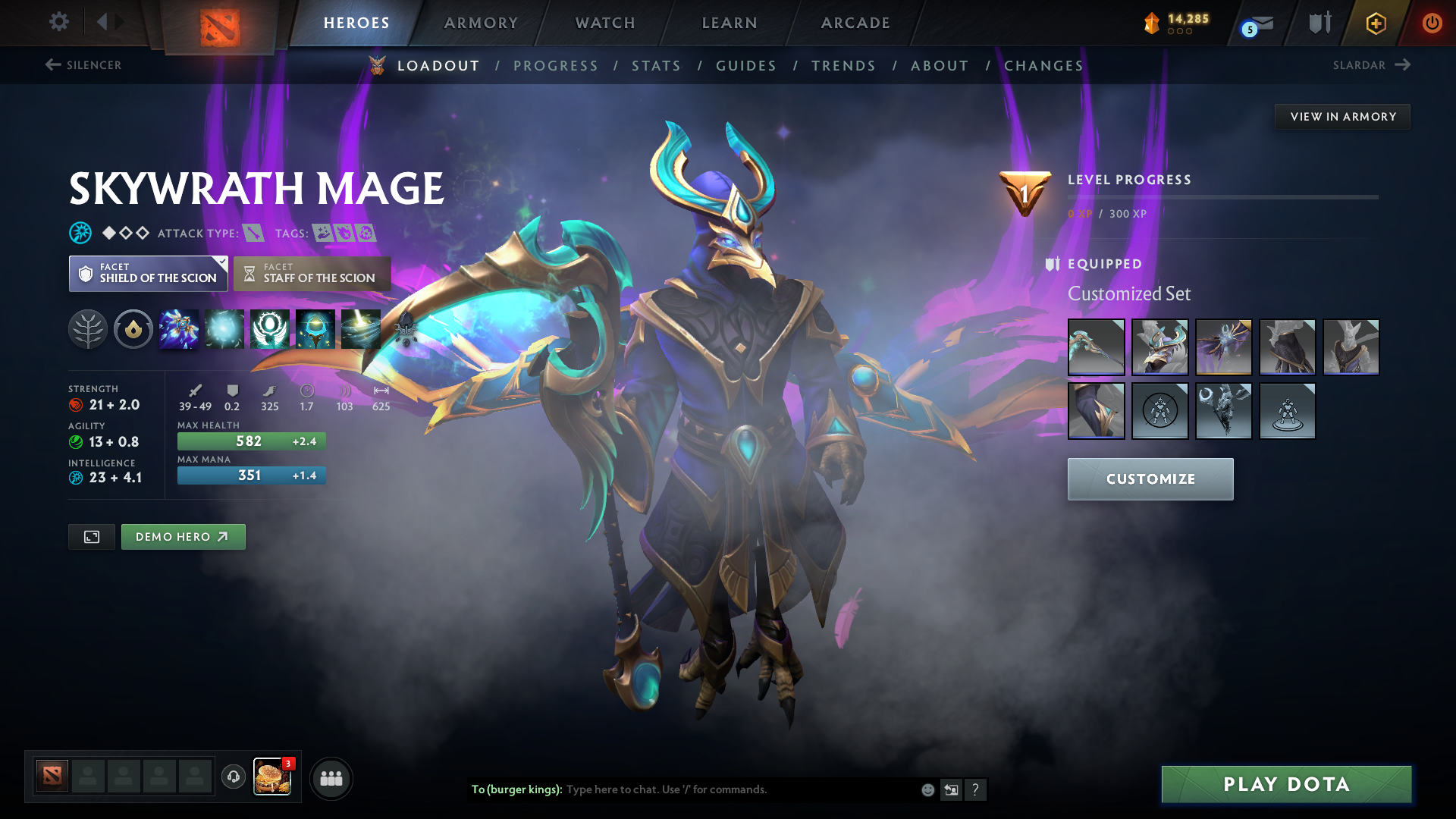
Task: Open the talent tree icon
Action: 87,328
